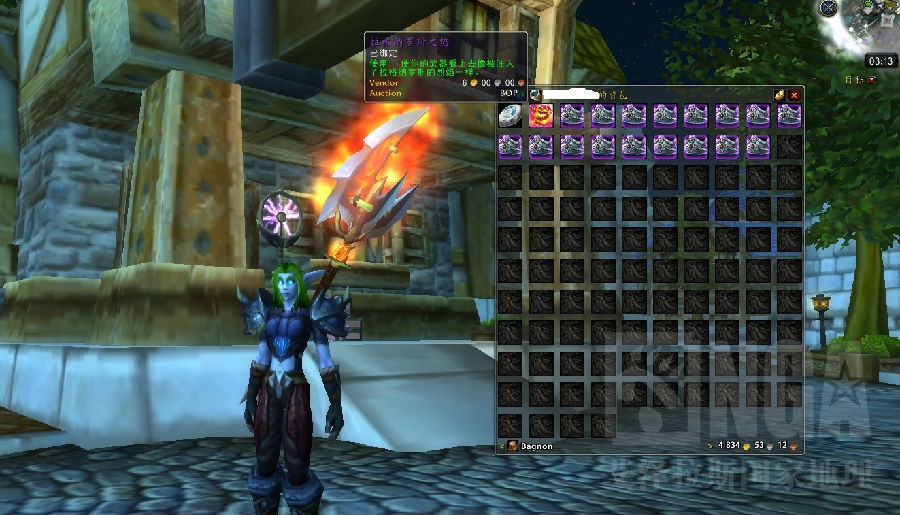Select the silver-blue disc item slot

pyautogui.click(x=510, y=115)
